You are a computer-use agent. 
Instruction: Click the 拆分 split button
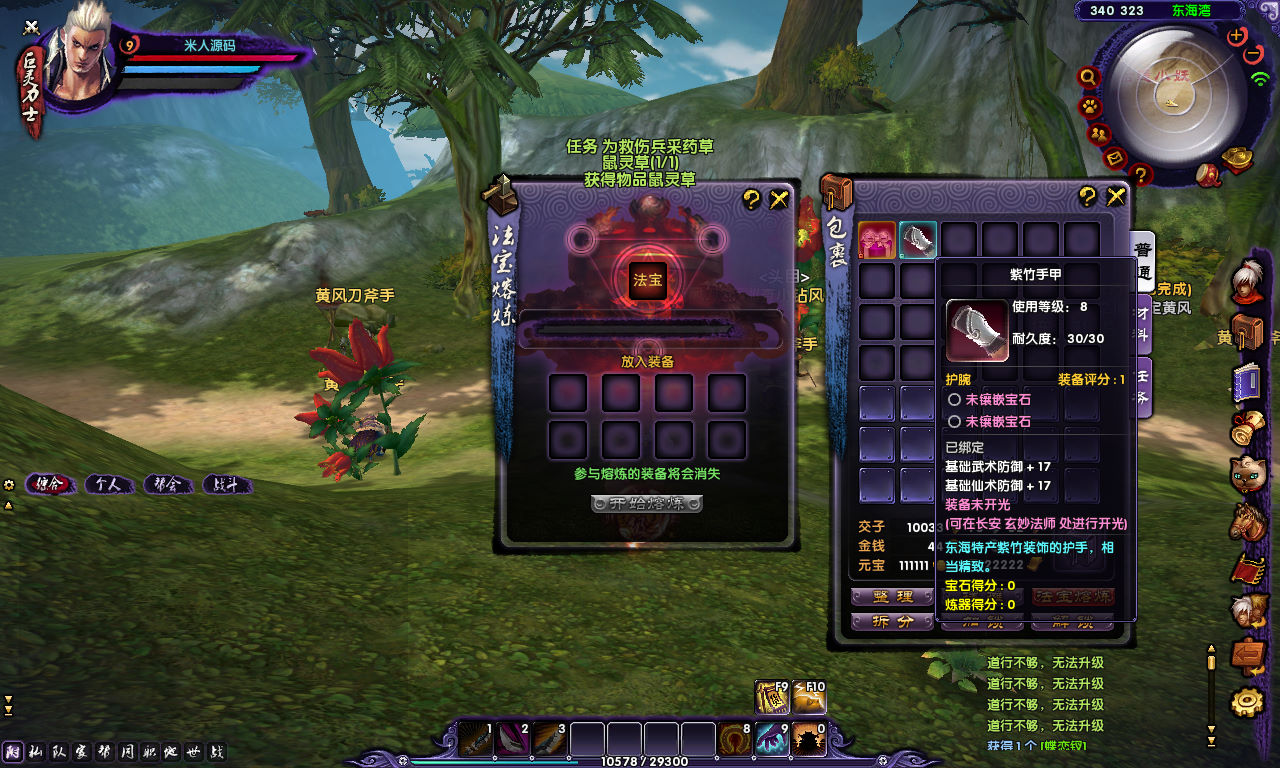coord(892,621)
